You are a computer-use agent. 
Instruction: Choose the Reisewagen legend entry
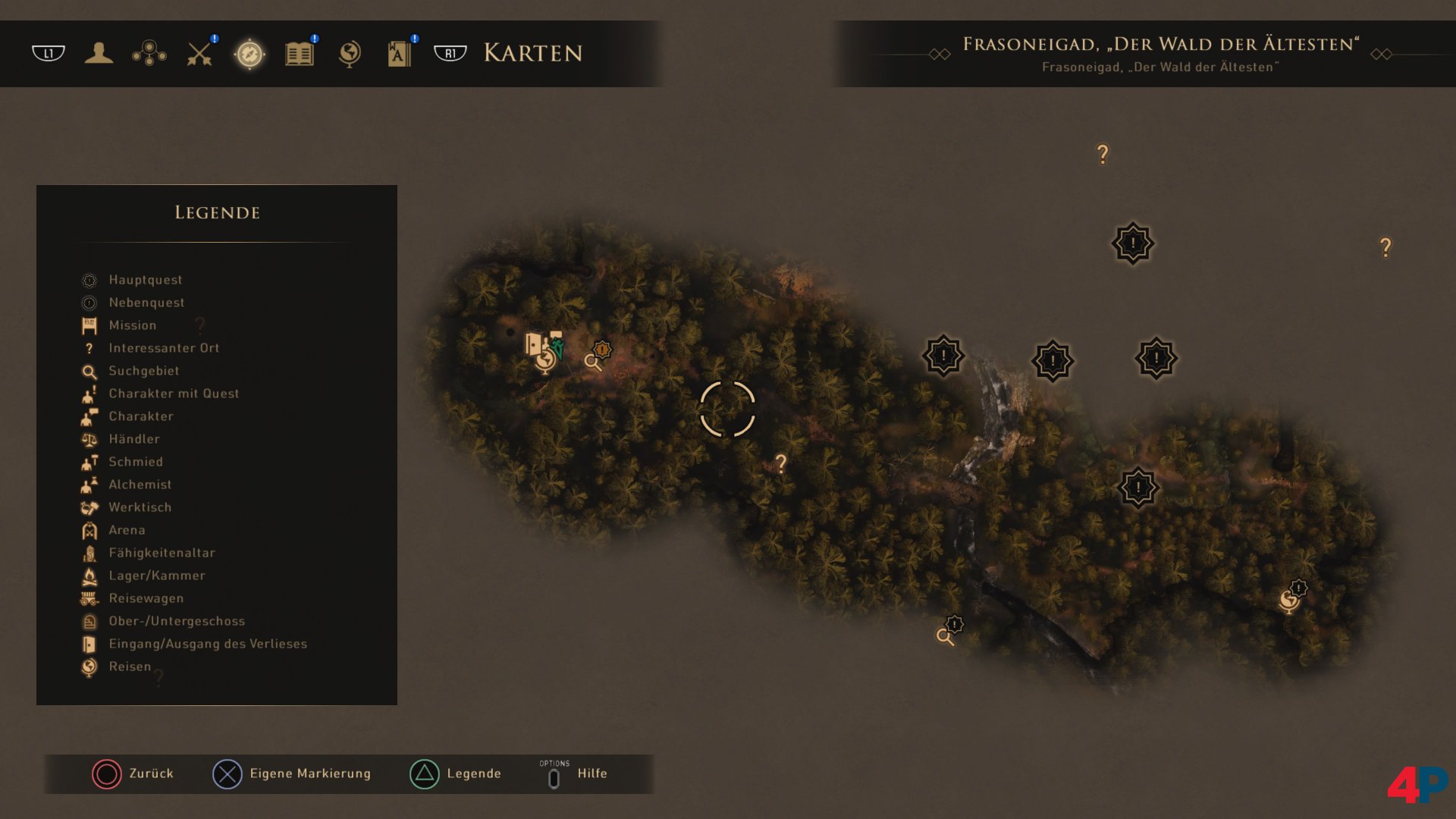[146, 598]
